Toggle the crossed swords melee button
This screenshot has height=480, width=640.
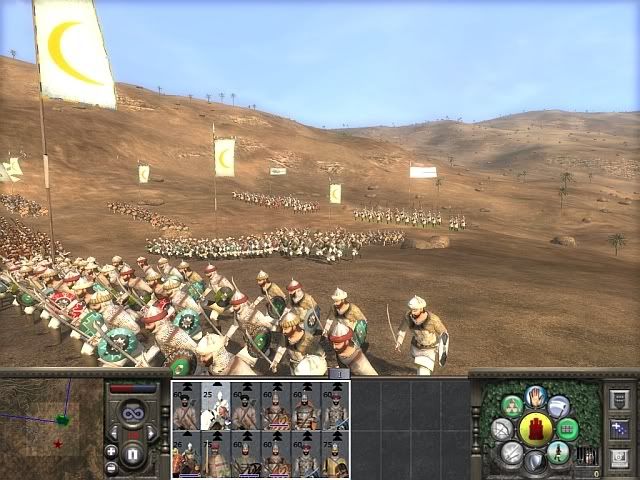coord(512,453)
